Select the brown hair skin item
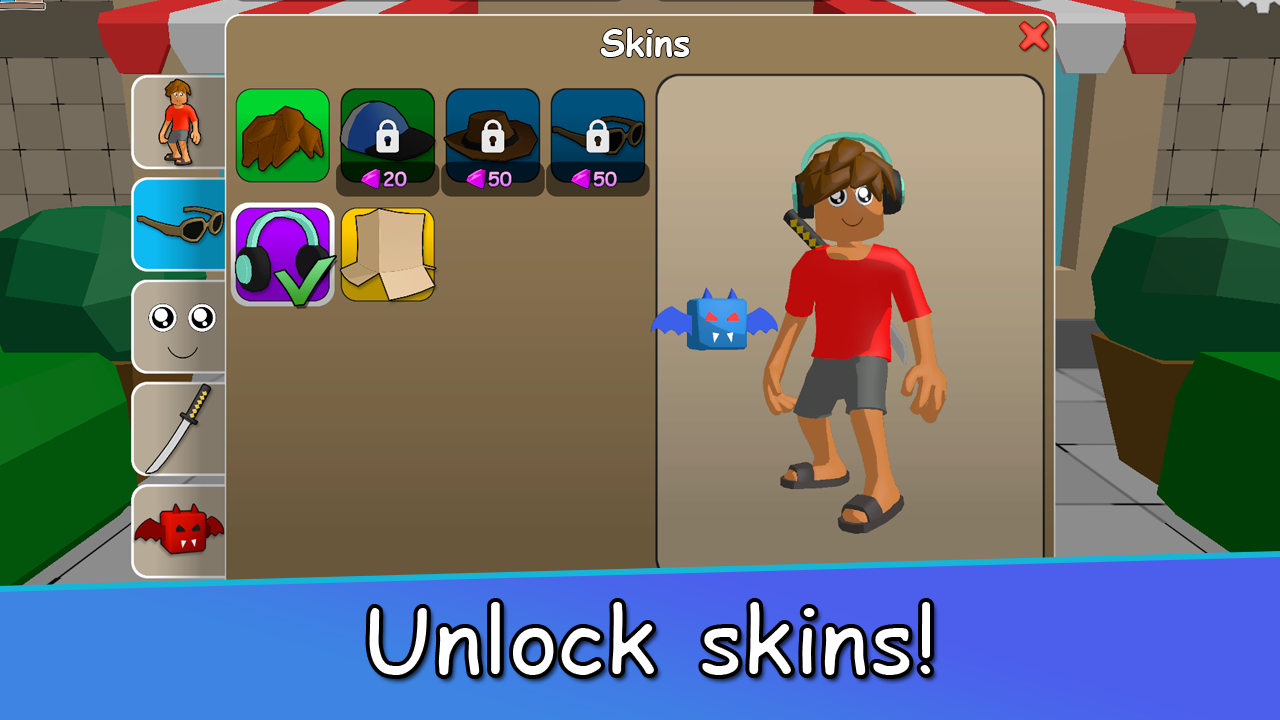This screenshot has width=1280, height=720. 283,135
